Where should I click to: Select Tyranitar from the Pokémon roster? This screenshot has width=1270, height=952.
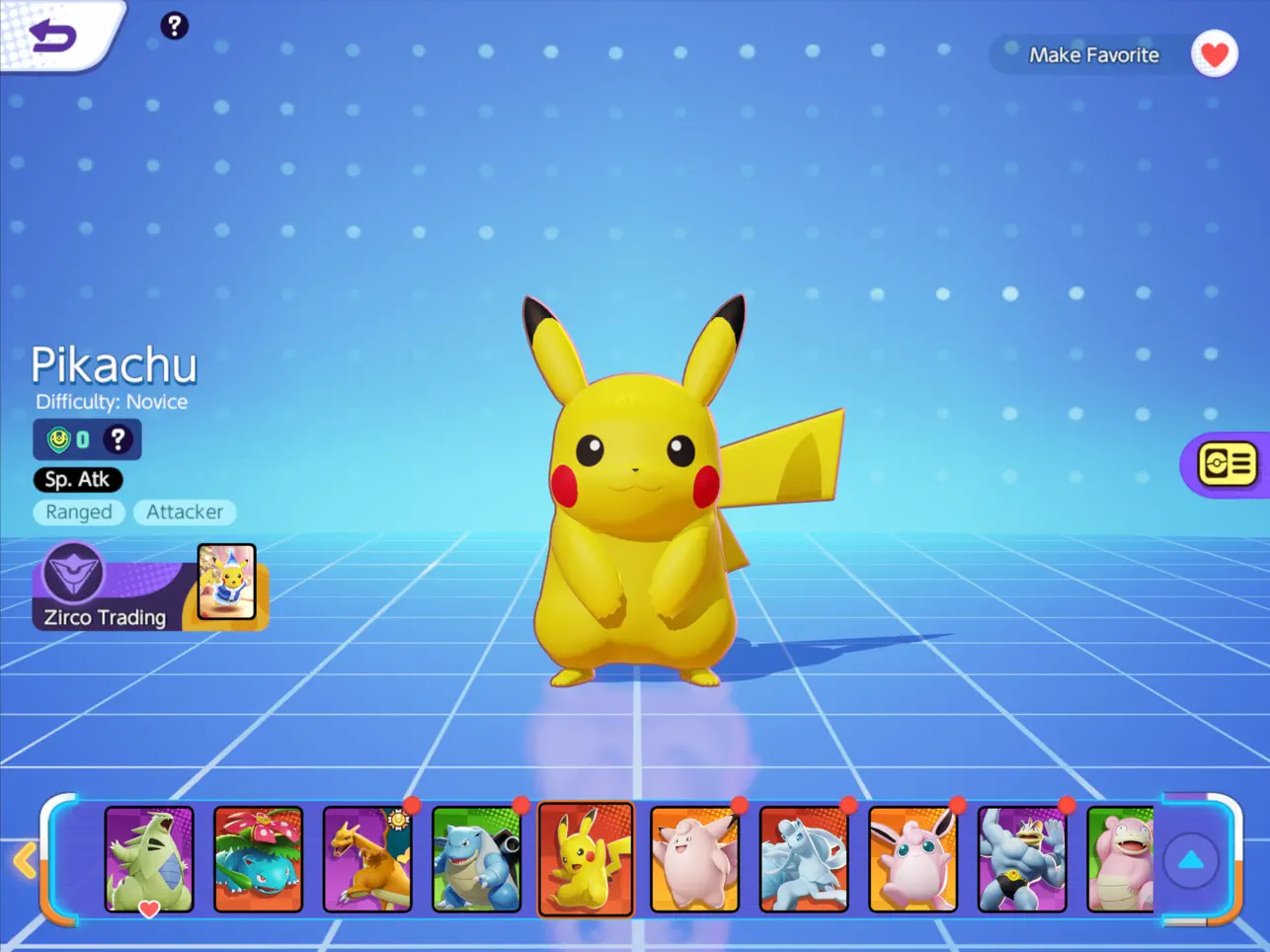pos(149,858)
